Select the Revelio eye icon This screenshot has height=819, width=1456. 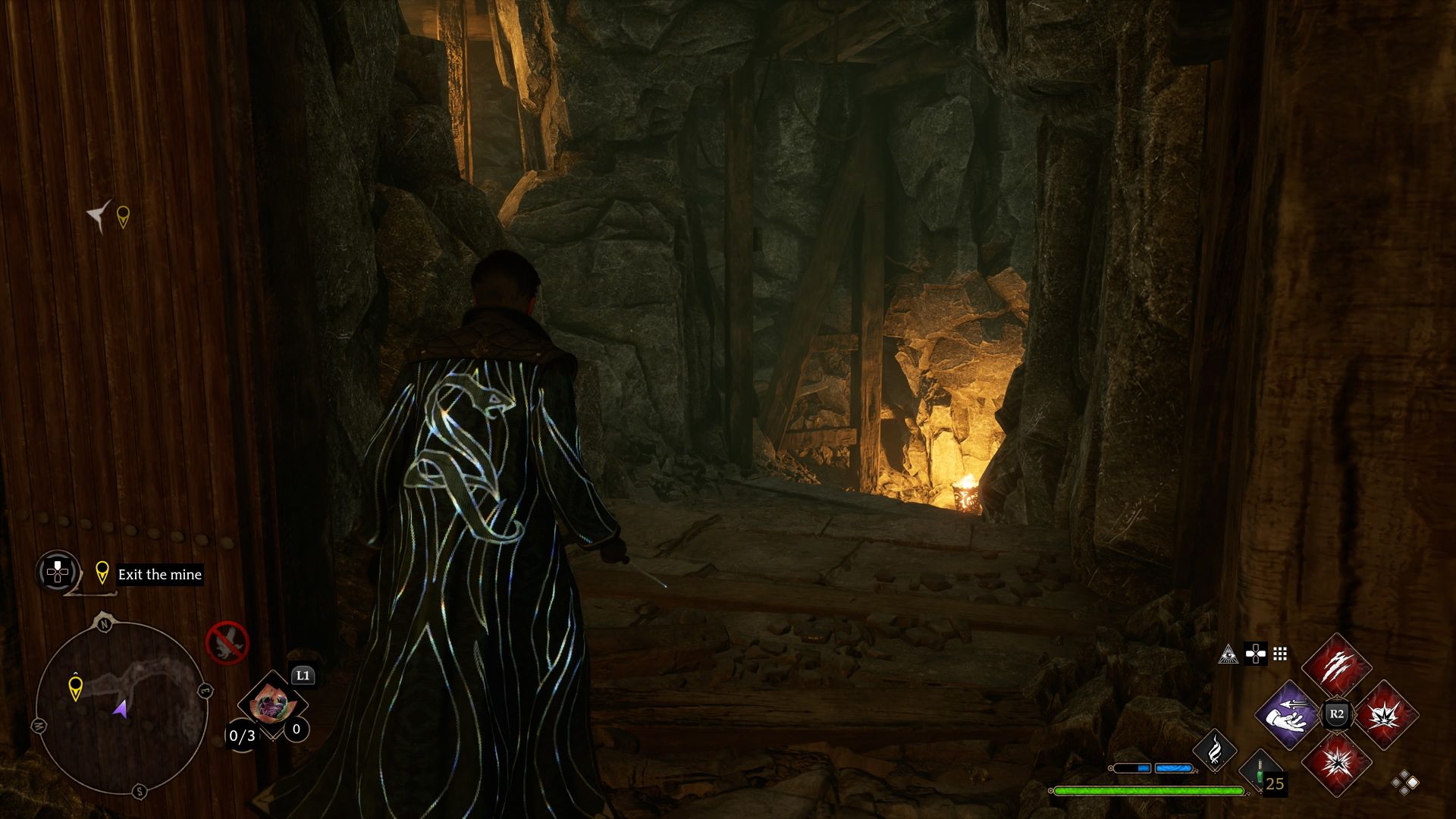1228,654
